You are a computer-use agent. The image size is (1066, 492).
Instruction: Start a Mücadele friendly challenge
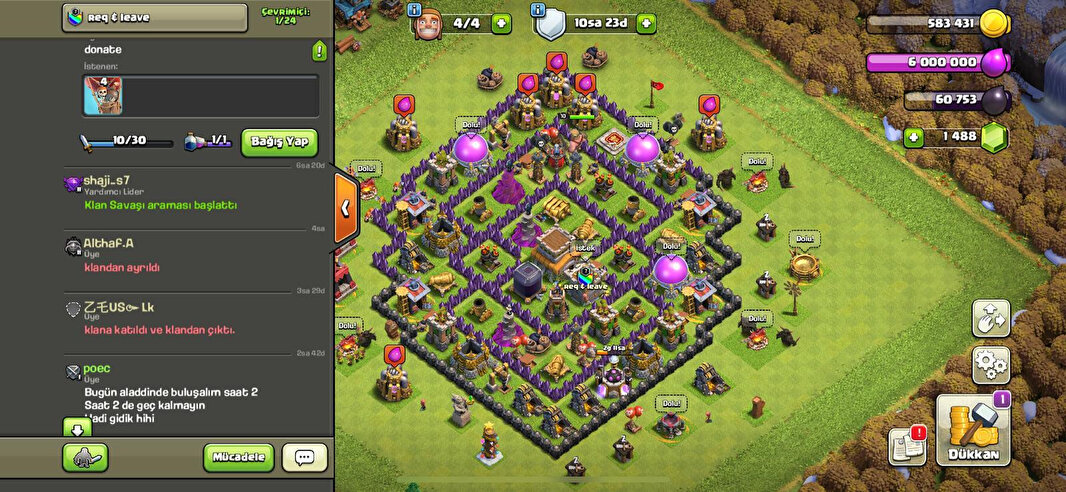tap(239, 458)
